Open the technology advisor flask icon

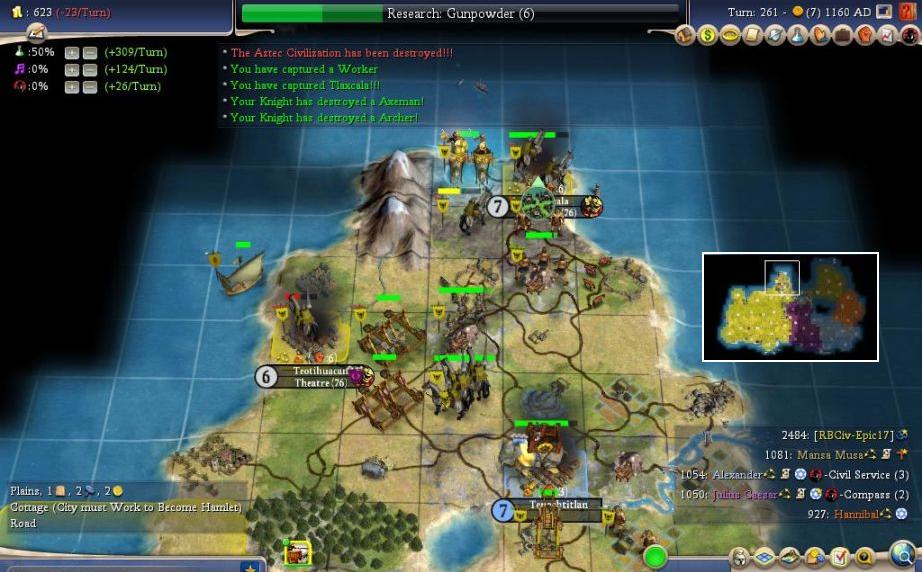tap(797, 36)
